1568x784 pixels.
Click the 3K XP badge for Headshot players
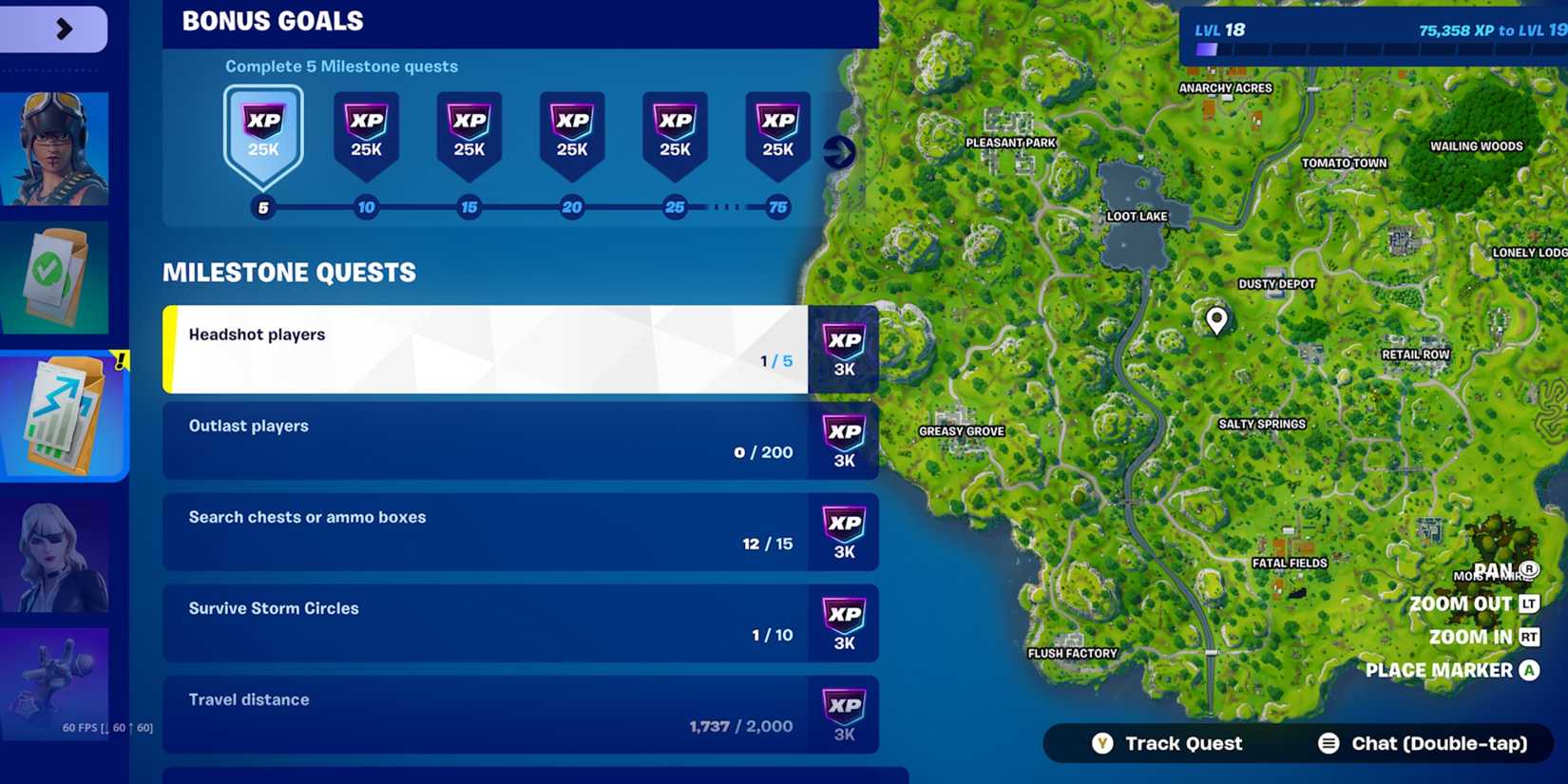(844, 350)
